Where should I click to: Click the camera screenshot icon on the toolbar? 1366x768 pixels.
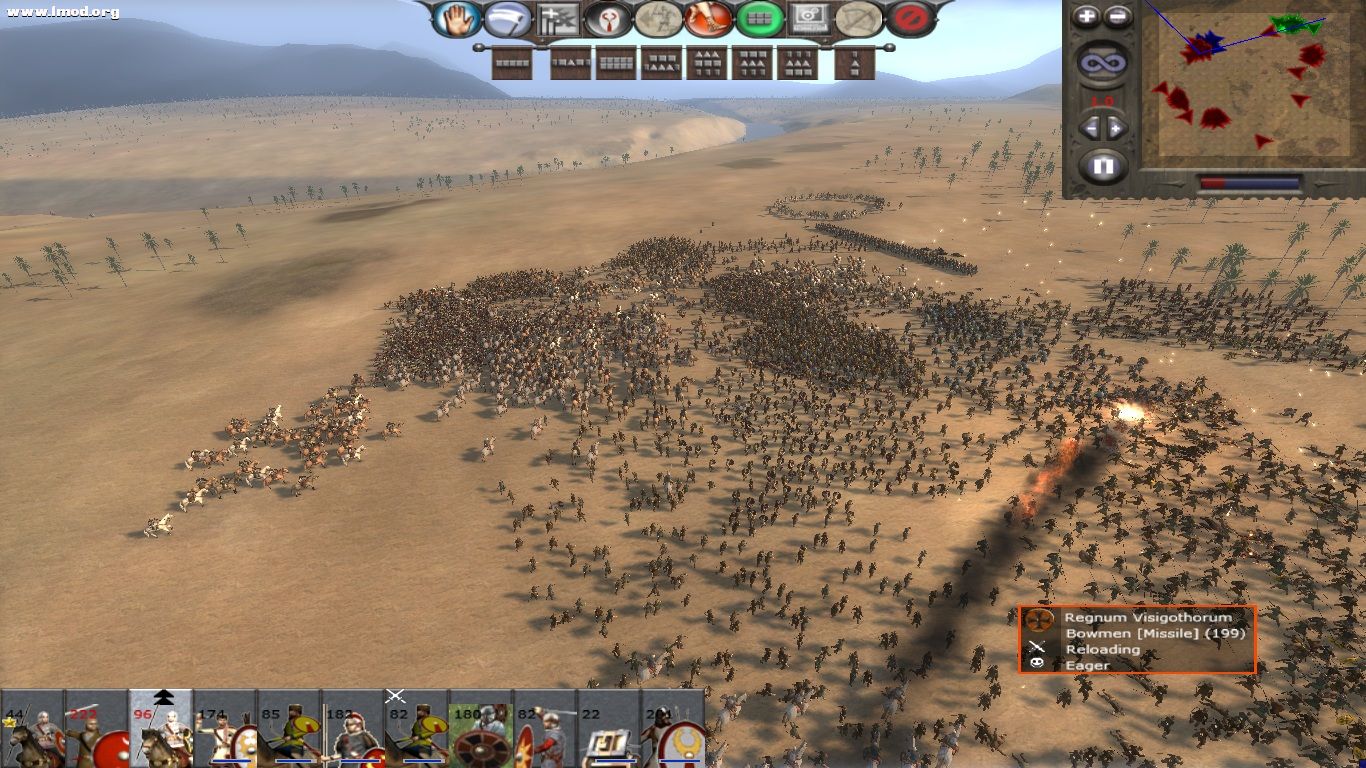coord(809,17)
